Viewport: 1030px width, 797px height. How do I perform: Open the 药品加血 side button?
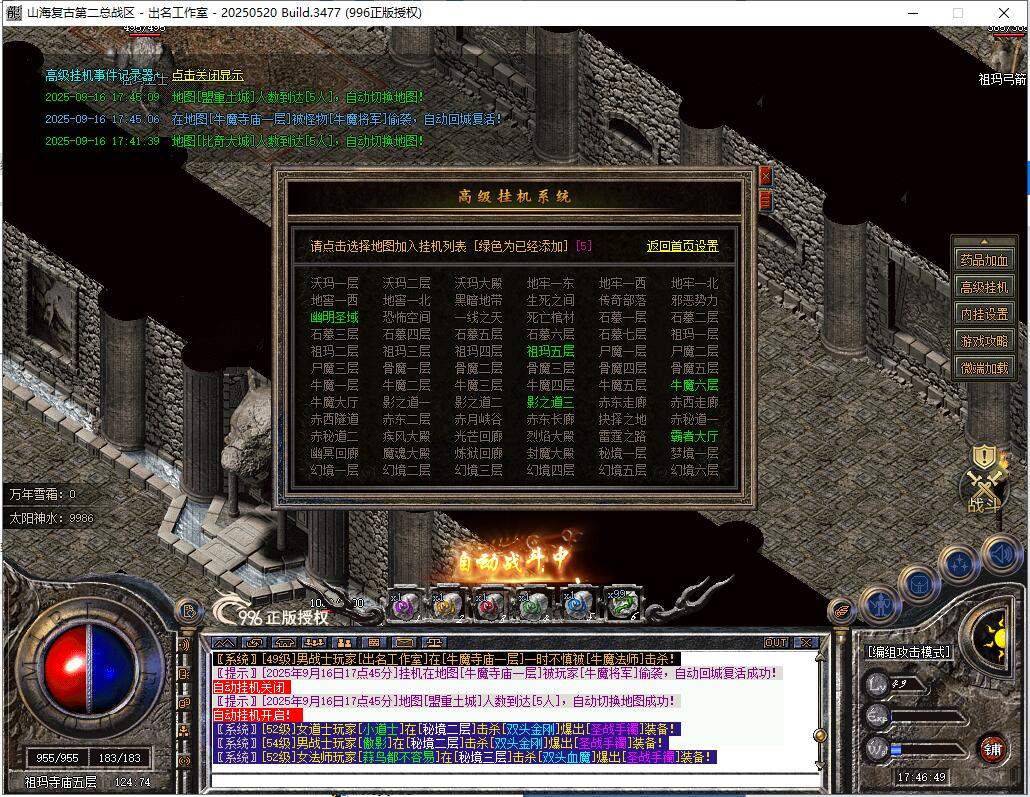(984, 260)
